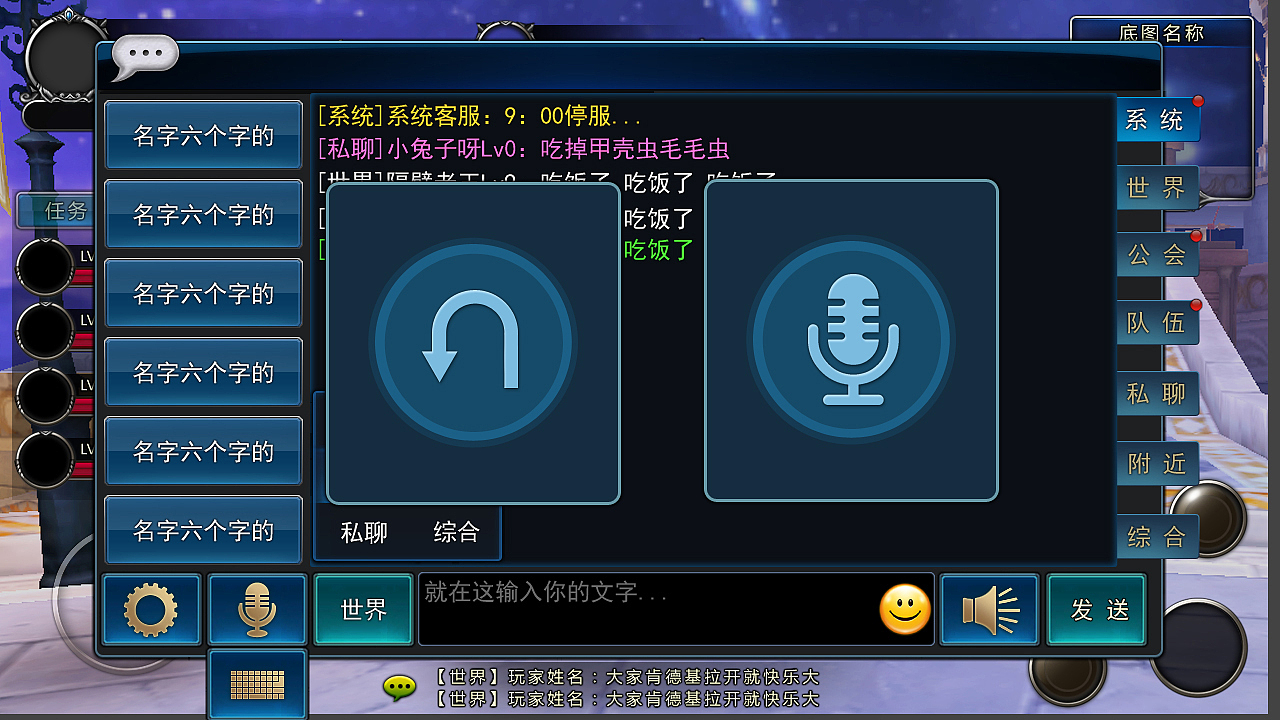
Task: Click the speaker icon beside the send button
Action: 989,609
